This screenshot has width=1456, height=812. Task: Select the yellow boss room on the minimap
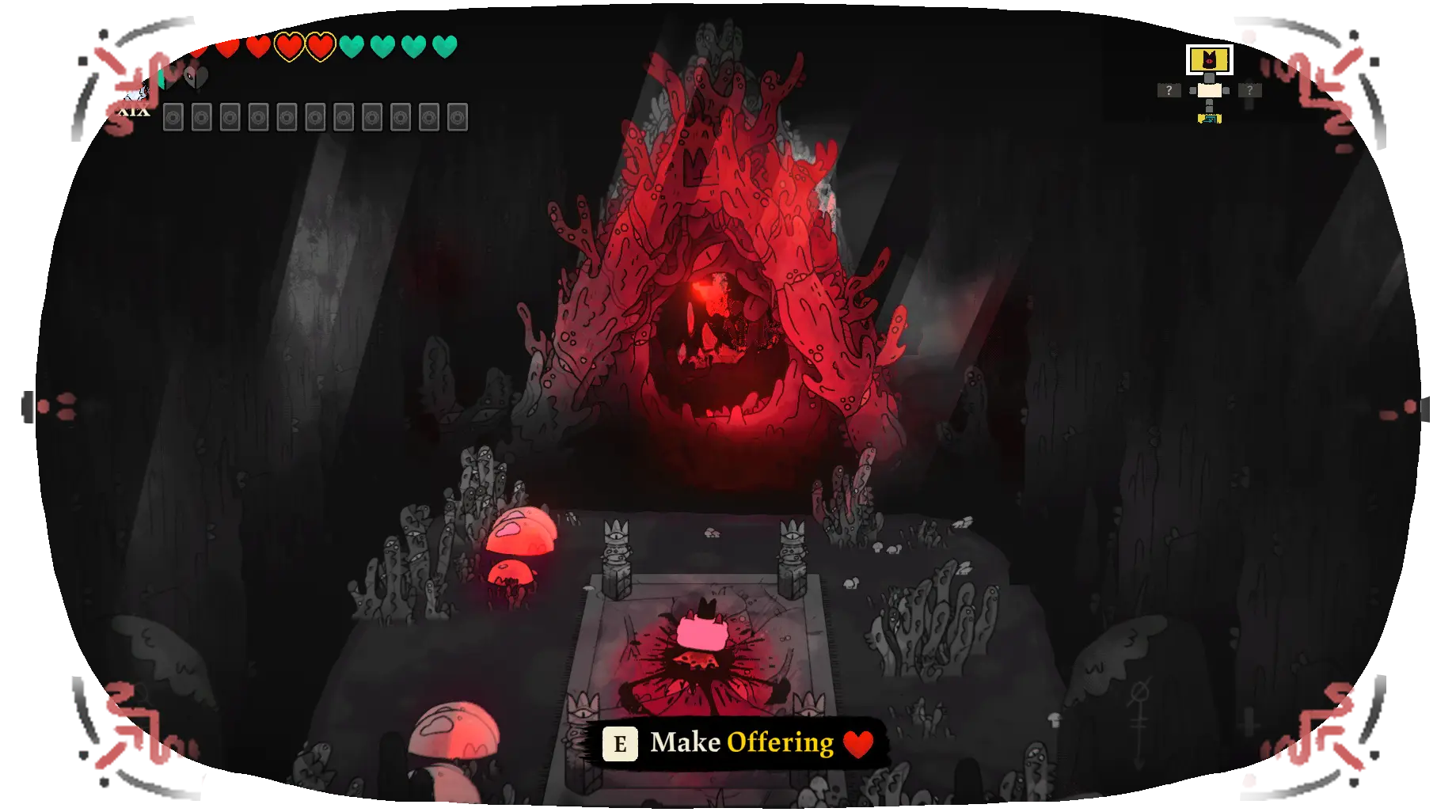click(x=1209, y=59)
